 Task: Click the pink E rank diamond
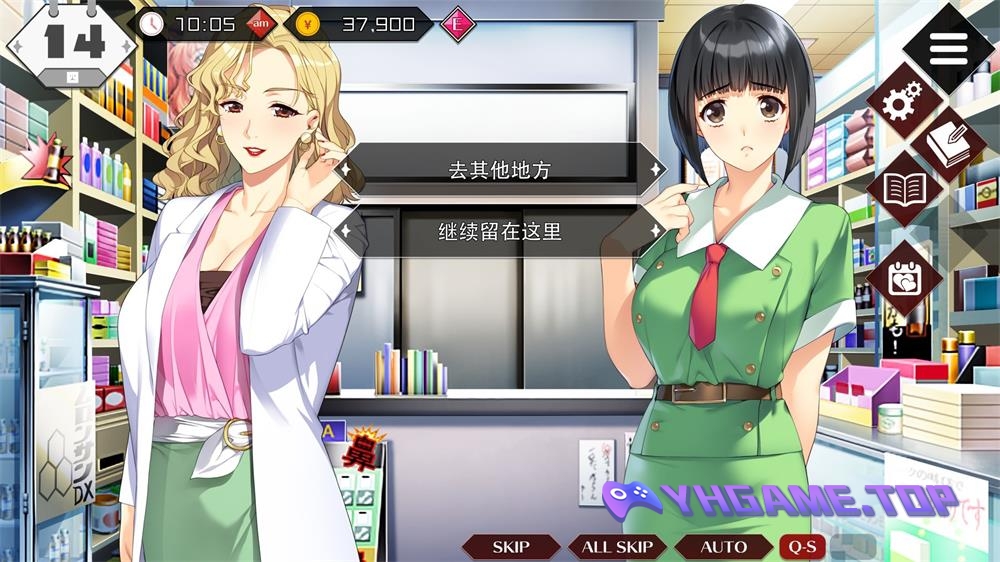click(x=457, y=25)
